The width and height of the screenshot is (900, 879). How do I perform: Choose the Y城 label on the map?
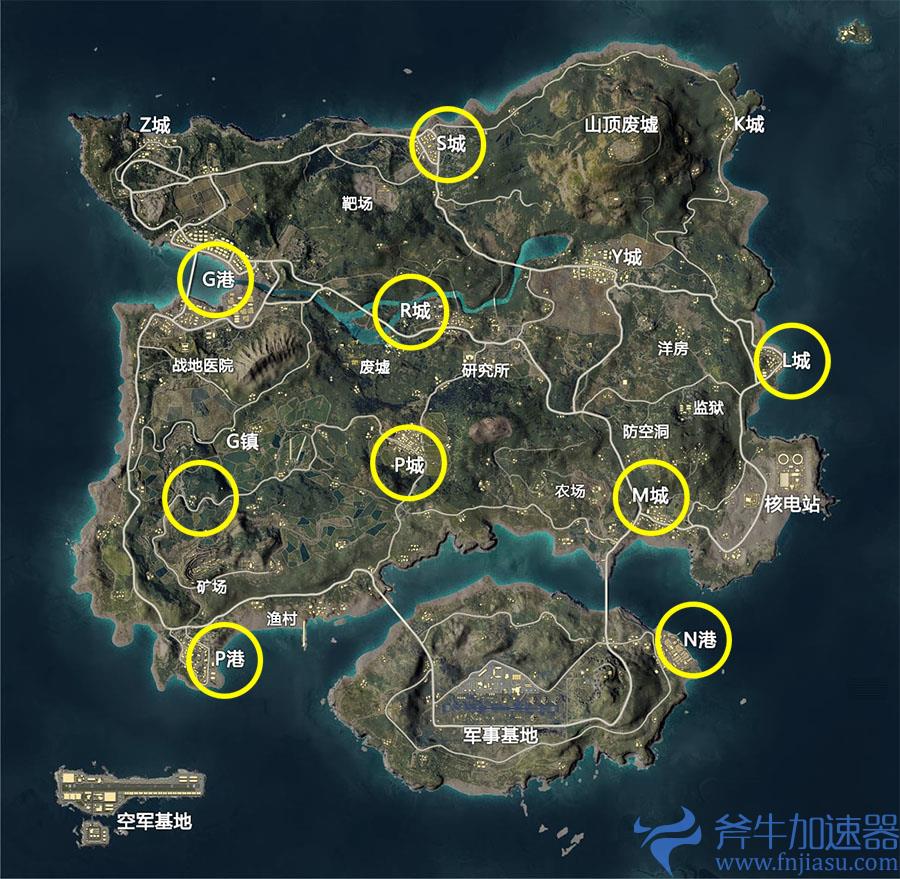click(x=627, y=258)
